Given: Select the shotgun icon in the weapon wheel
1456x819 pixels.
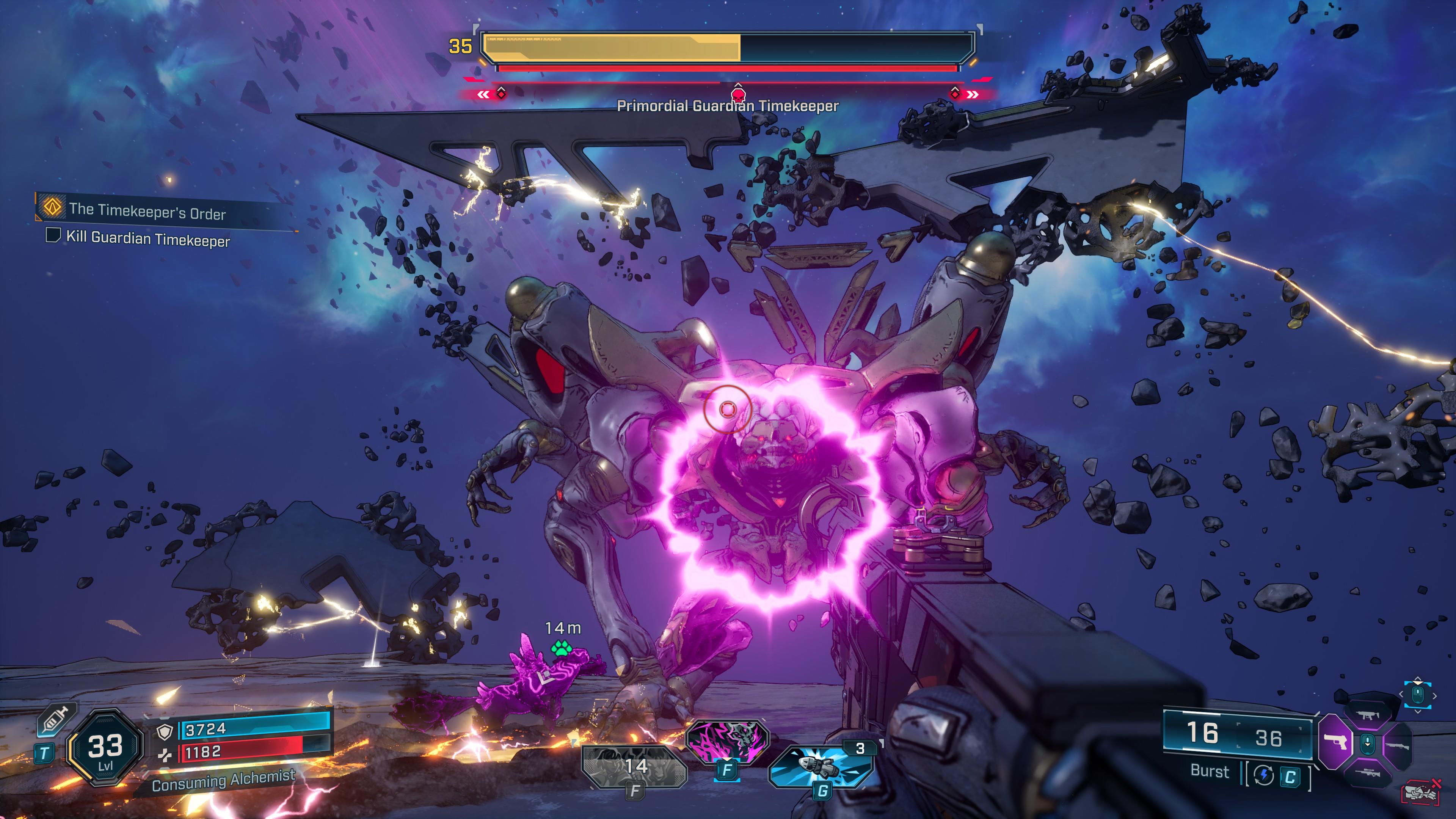Looking at the screenshot, I should (1398, 746).
